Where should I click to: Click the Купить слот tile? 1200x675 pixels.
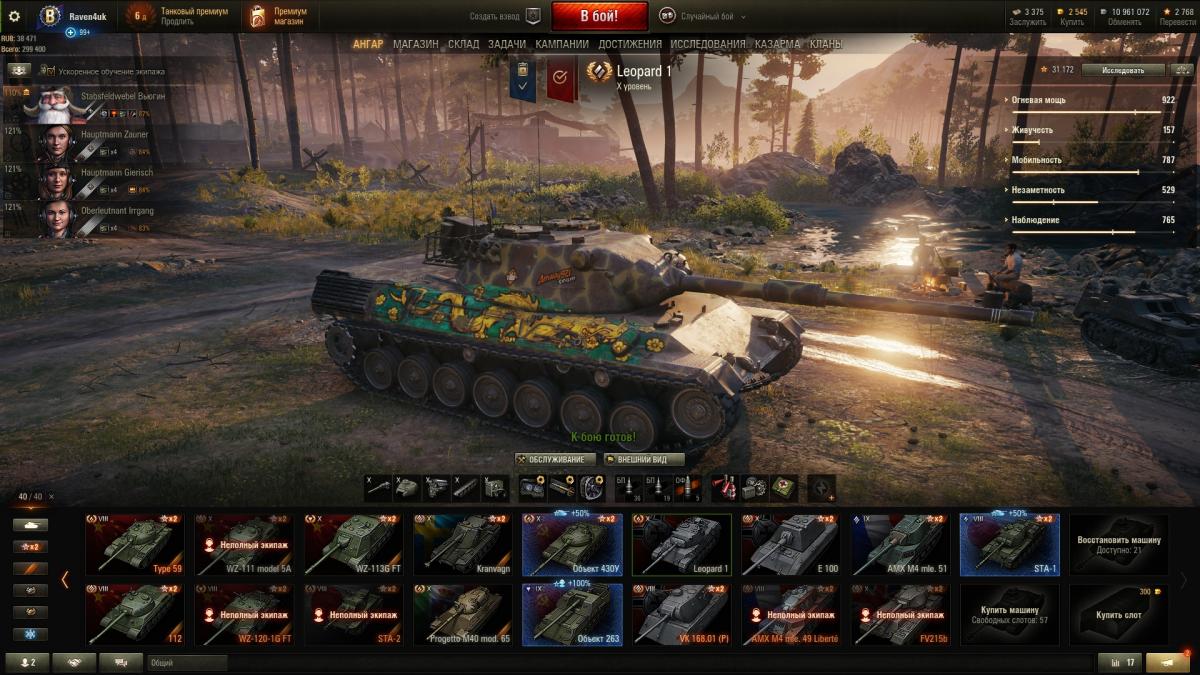(1118, 614)
